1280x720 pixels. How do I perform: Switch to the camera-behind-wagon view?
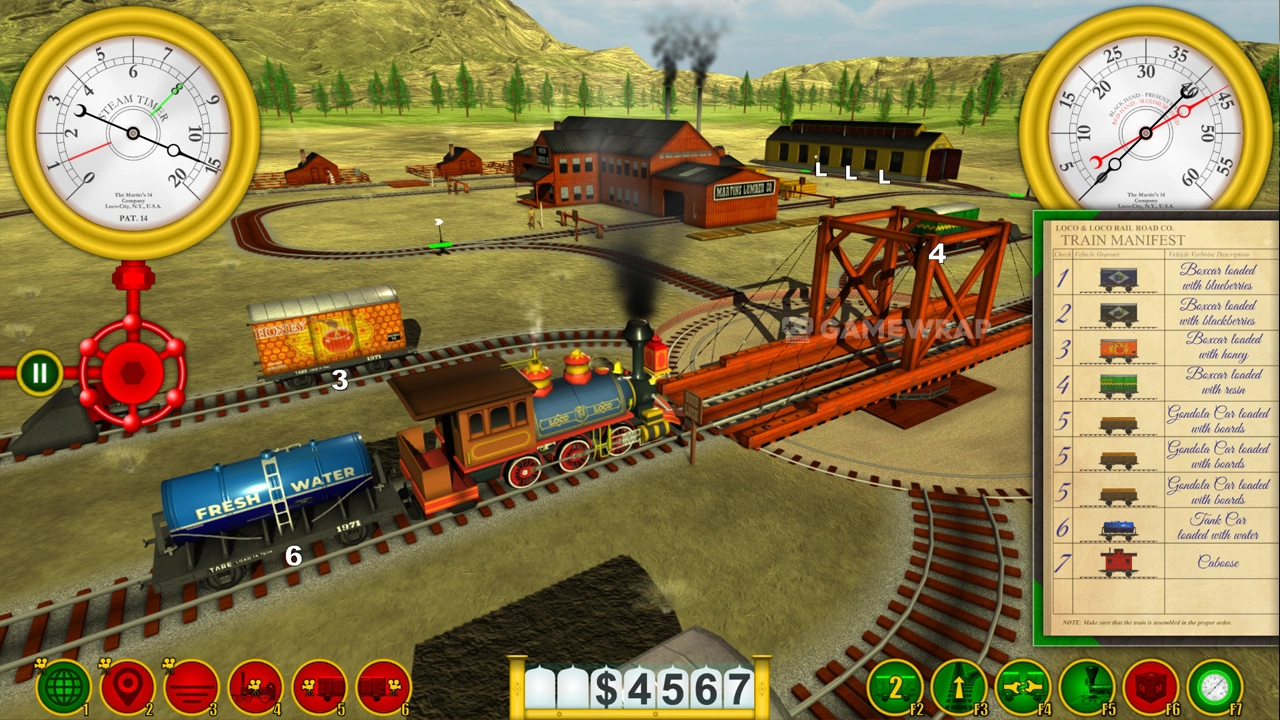(383, 686)
